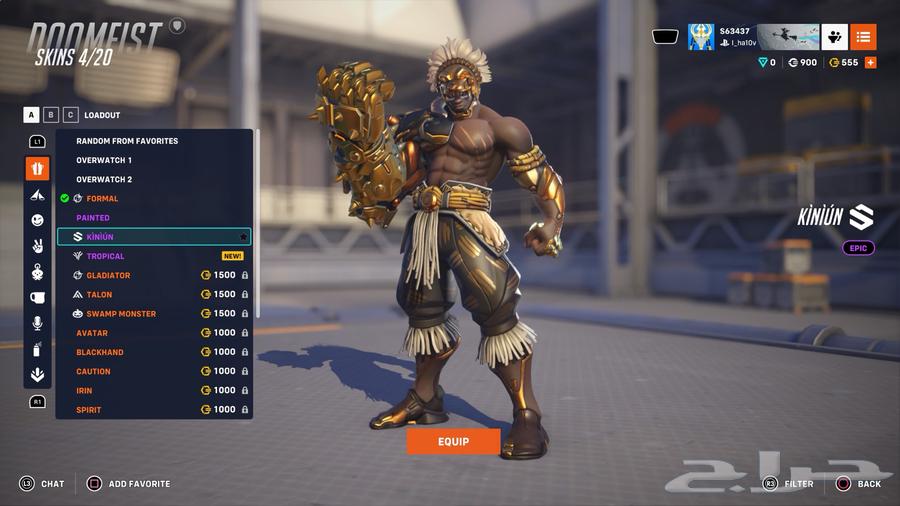Screen dimensions: 900x506
Task: Preview the Painted skin
Action: click(93, 218)
